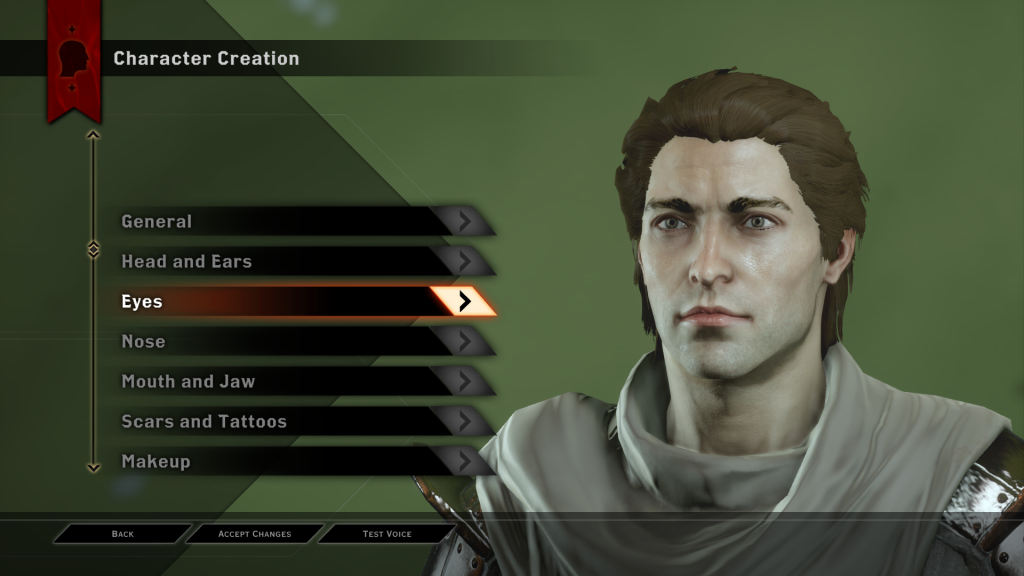Open the highlighted Eyes category
Viewport: 1024px width, 576px height.
300,302
